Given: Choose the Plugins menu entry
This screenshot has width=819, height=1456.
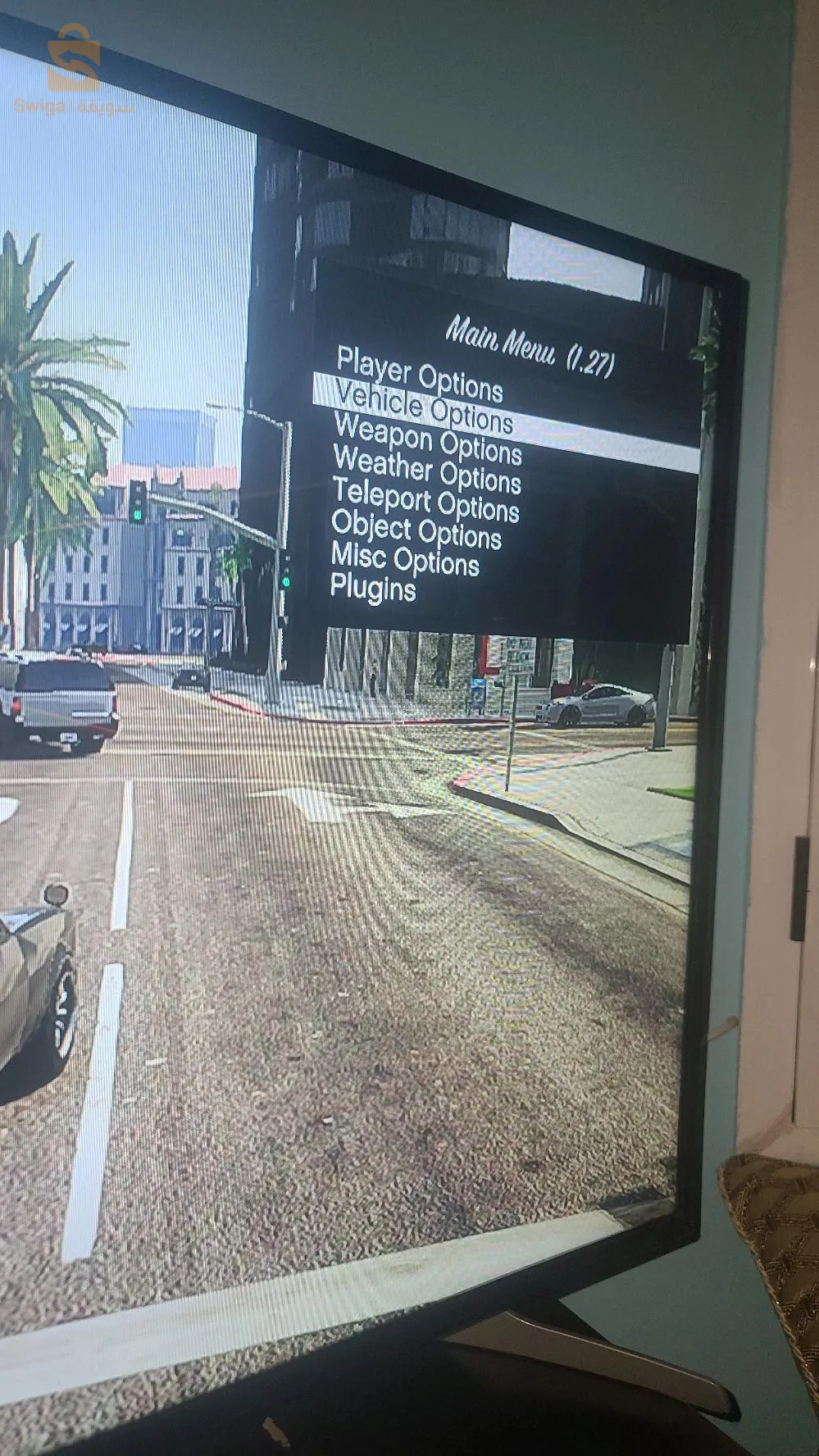Looking at the screenshot, I should (373, 588).
